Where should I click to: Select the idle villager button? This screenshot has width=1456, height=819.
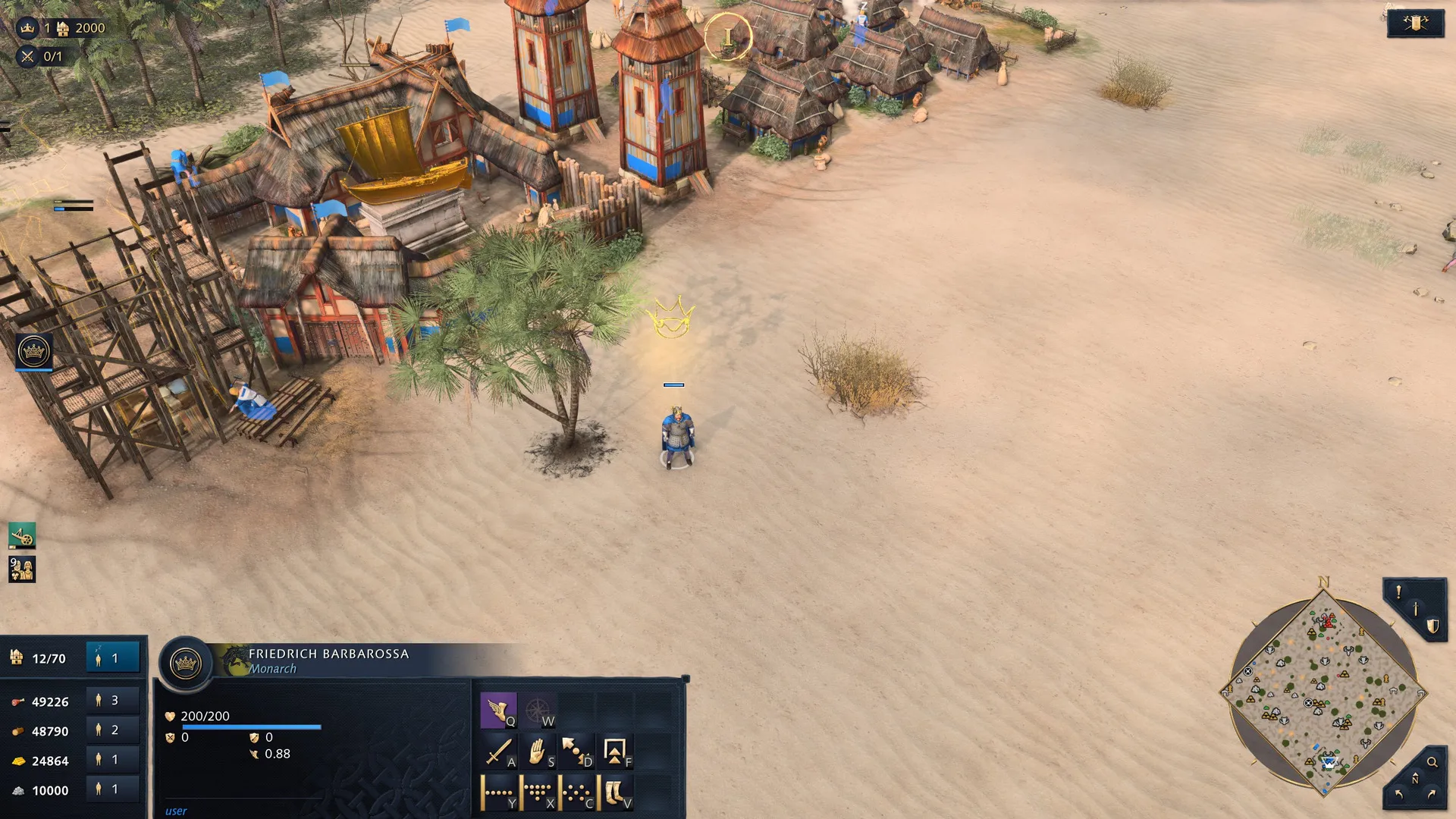point(112,658)
